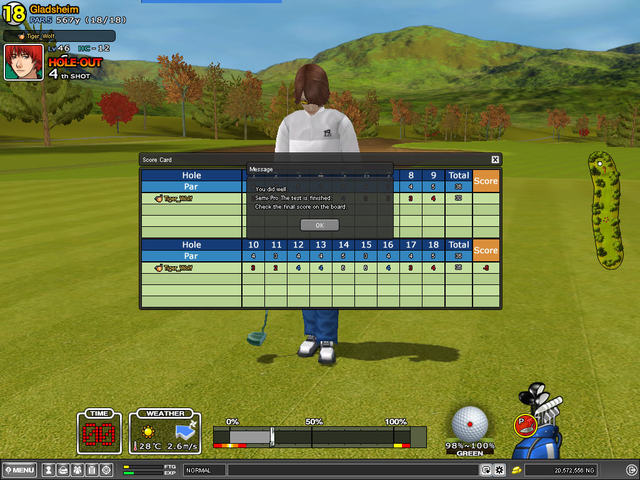Click the gold coins currency icon
640x480 pixels.
point(516,469)
